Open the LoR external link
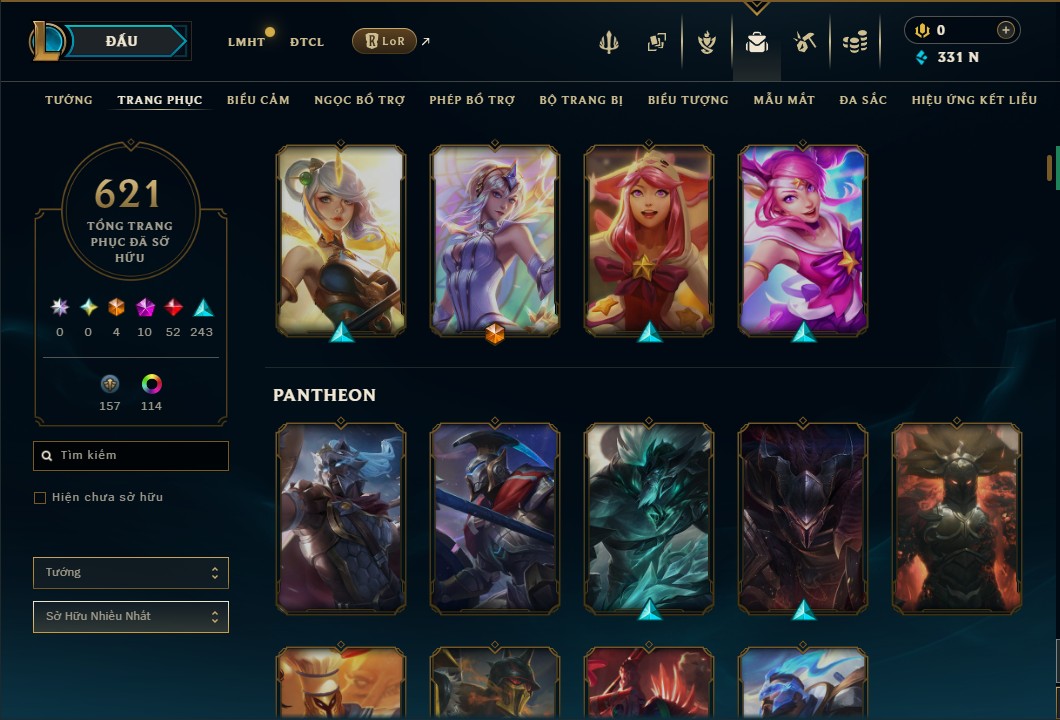 [x=385, y=41]
